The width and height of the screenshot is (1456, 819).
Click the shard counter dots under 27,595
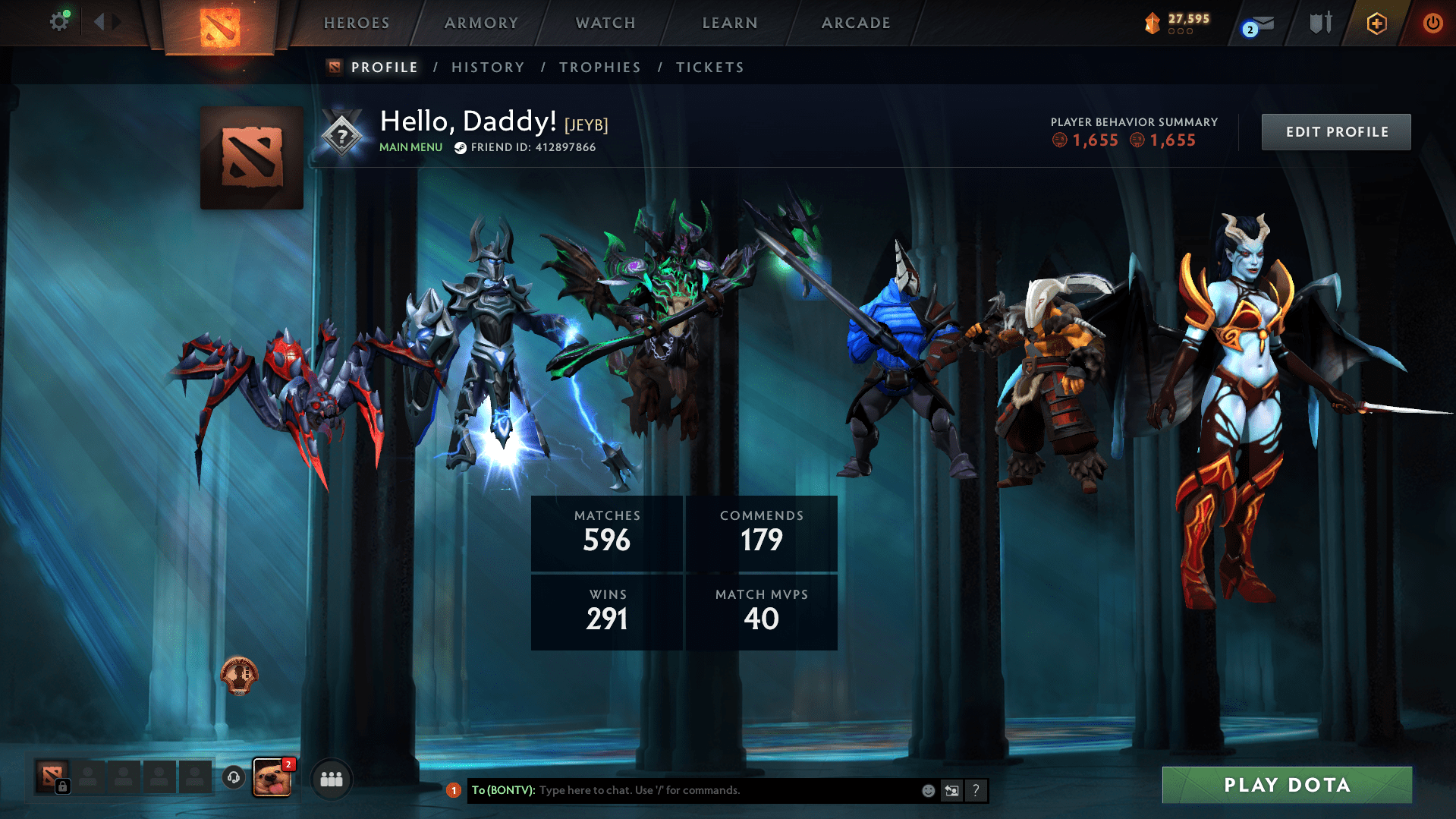(1181, 32)
